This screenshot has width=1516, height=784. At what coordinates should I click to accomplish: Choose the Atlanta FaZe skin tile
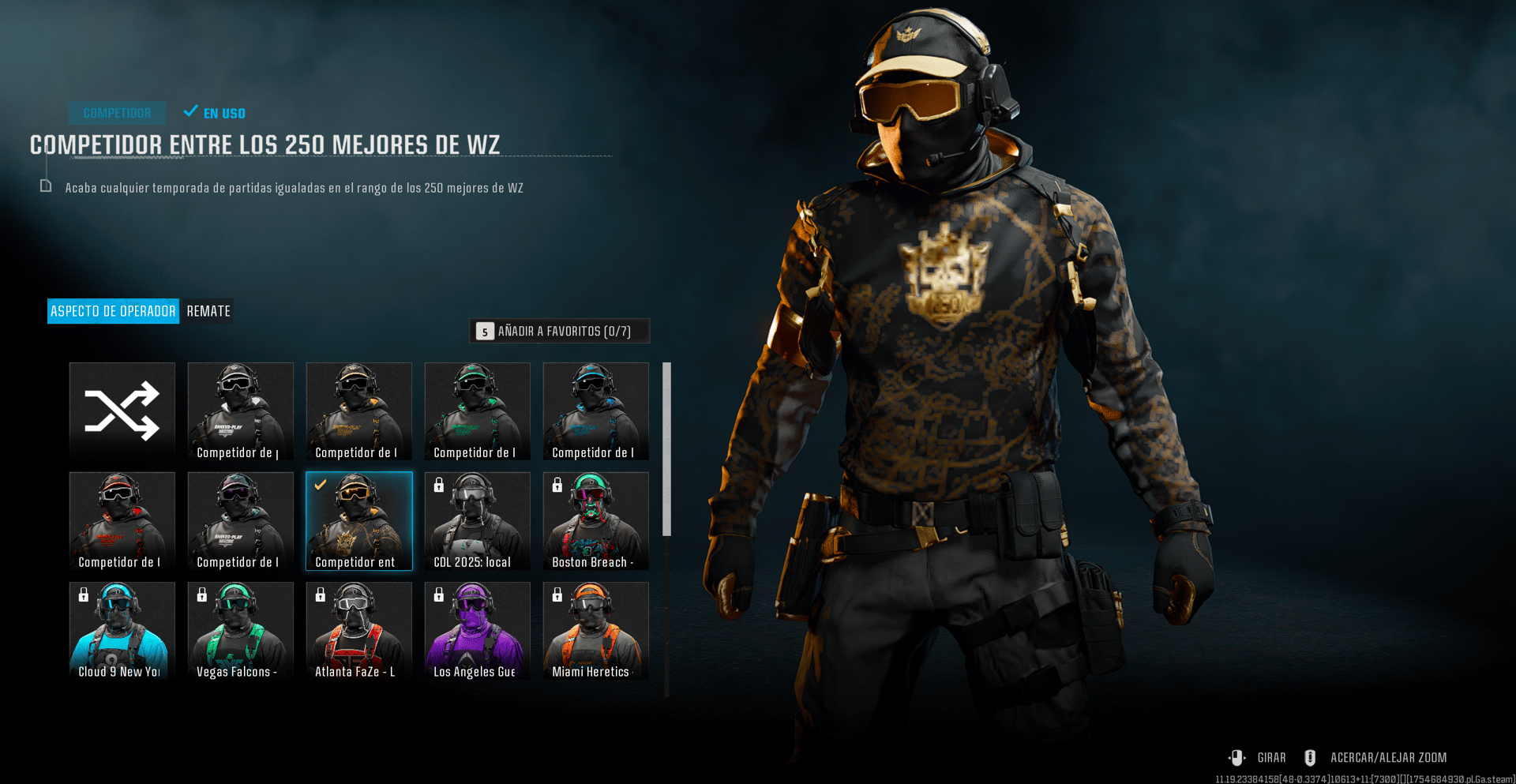(x=359, y=631)
